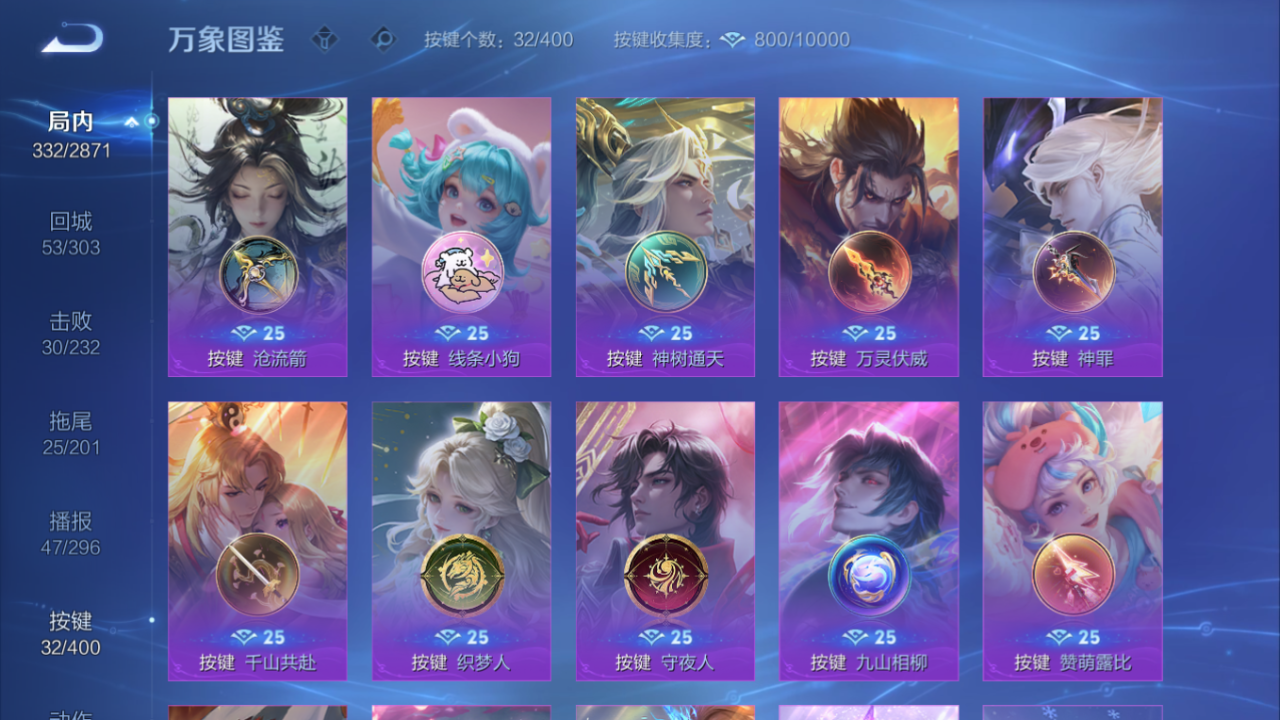Select the 神树通天 green emblem icon
The image size is (1280, 720).
[x=664, y=272]
